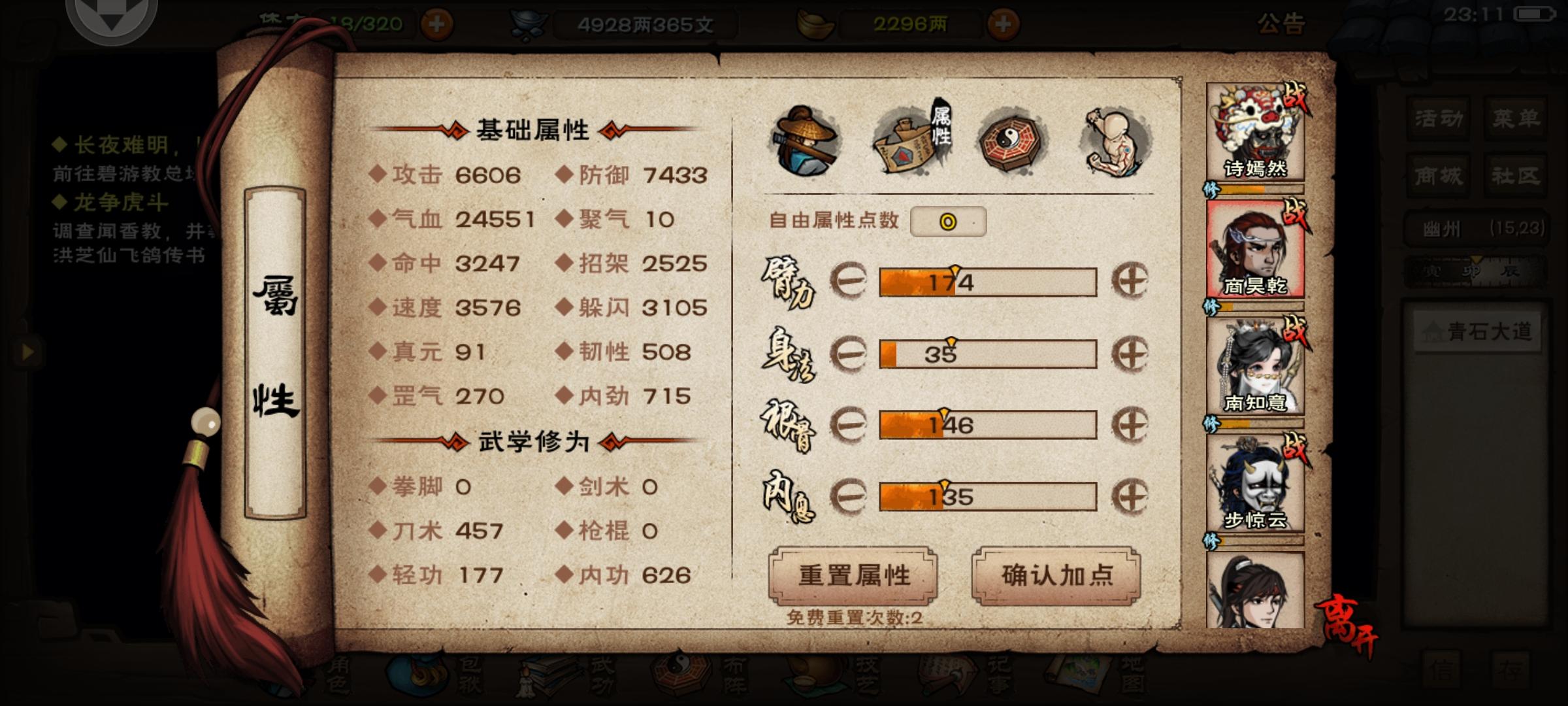Switch to the yin-yang bagua panel icon
The width and height of the screenshot is (1568, 706).
pyautogui.click(x=1009, y=141)
